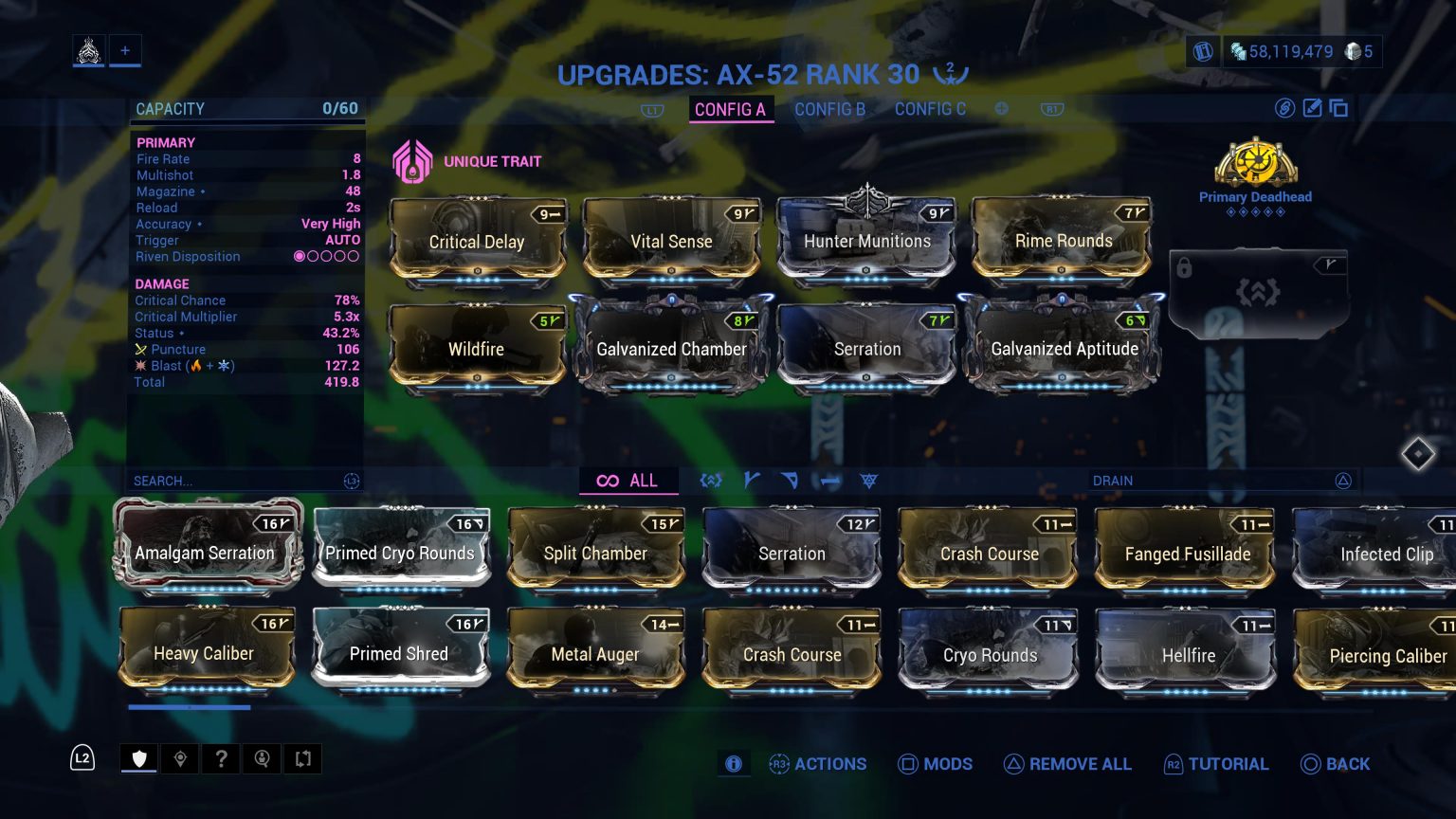Toggle the Madurai polarity mod filter
1456x819 pixels.
752,481
